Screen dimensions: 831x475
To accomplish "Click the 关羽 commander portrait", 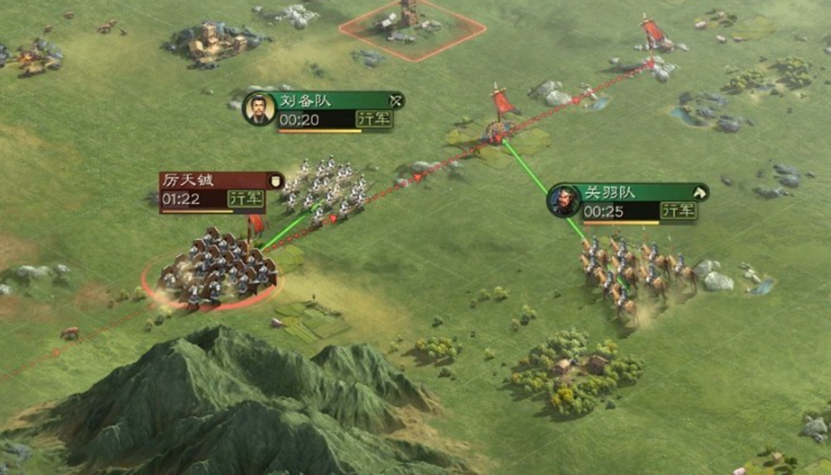I will 564,200.
